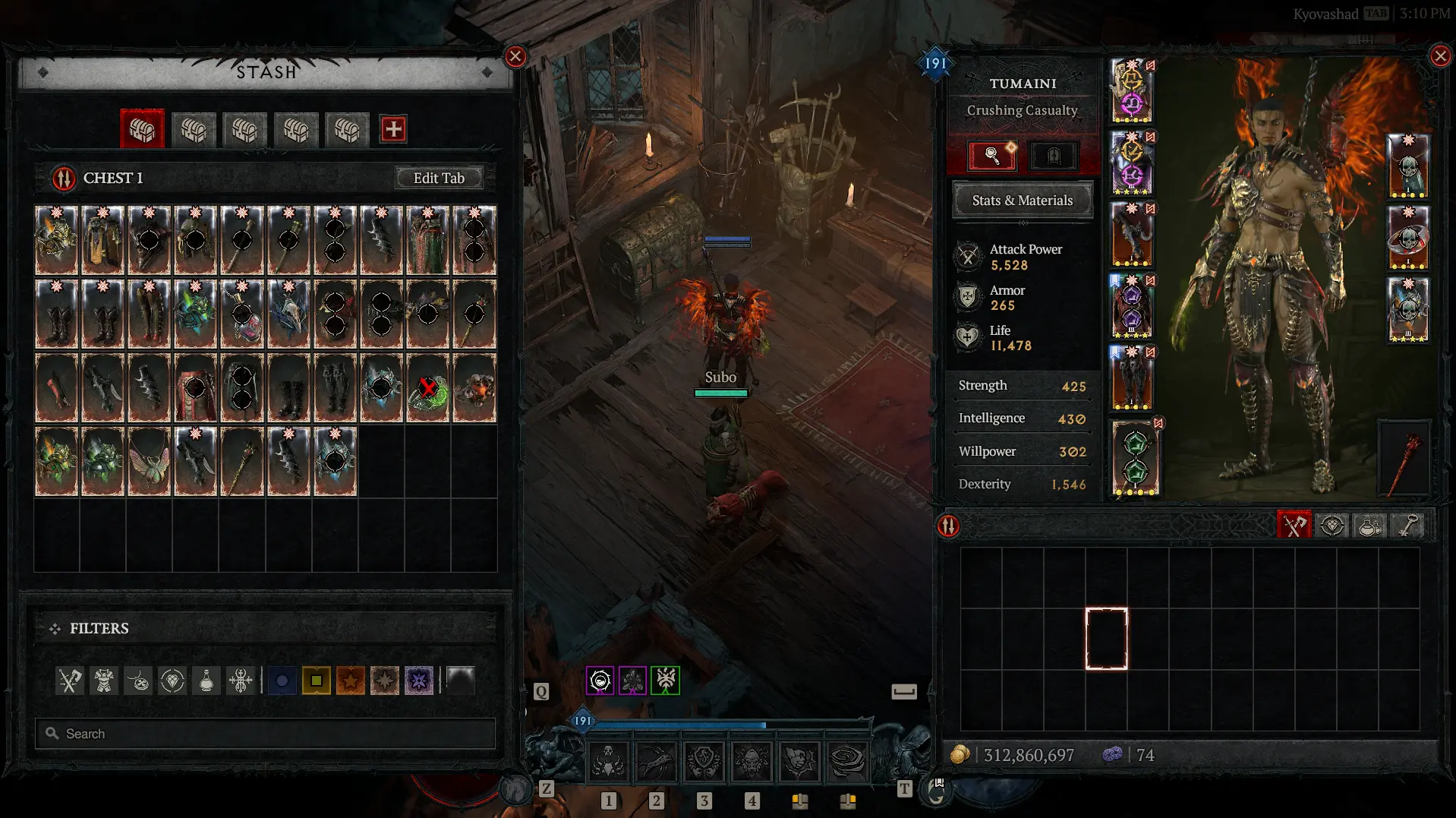Select the magnifying glass profile tab
1456x818 pixels.
(x=991, y=156)
